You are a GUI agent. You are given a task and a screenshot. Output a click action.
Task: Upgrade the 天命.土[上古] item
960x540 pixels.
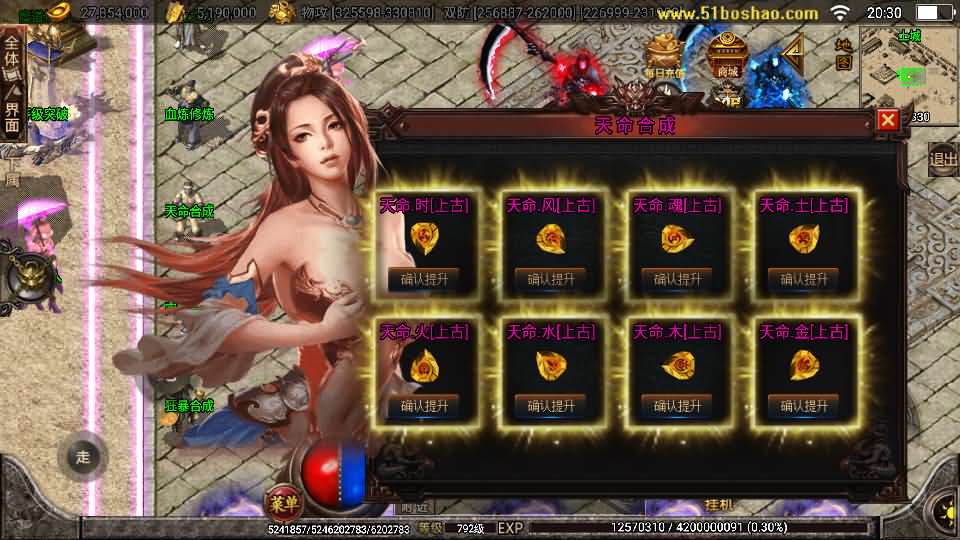(804, 279)
